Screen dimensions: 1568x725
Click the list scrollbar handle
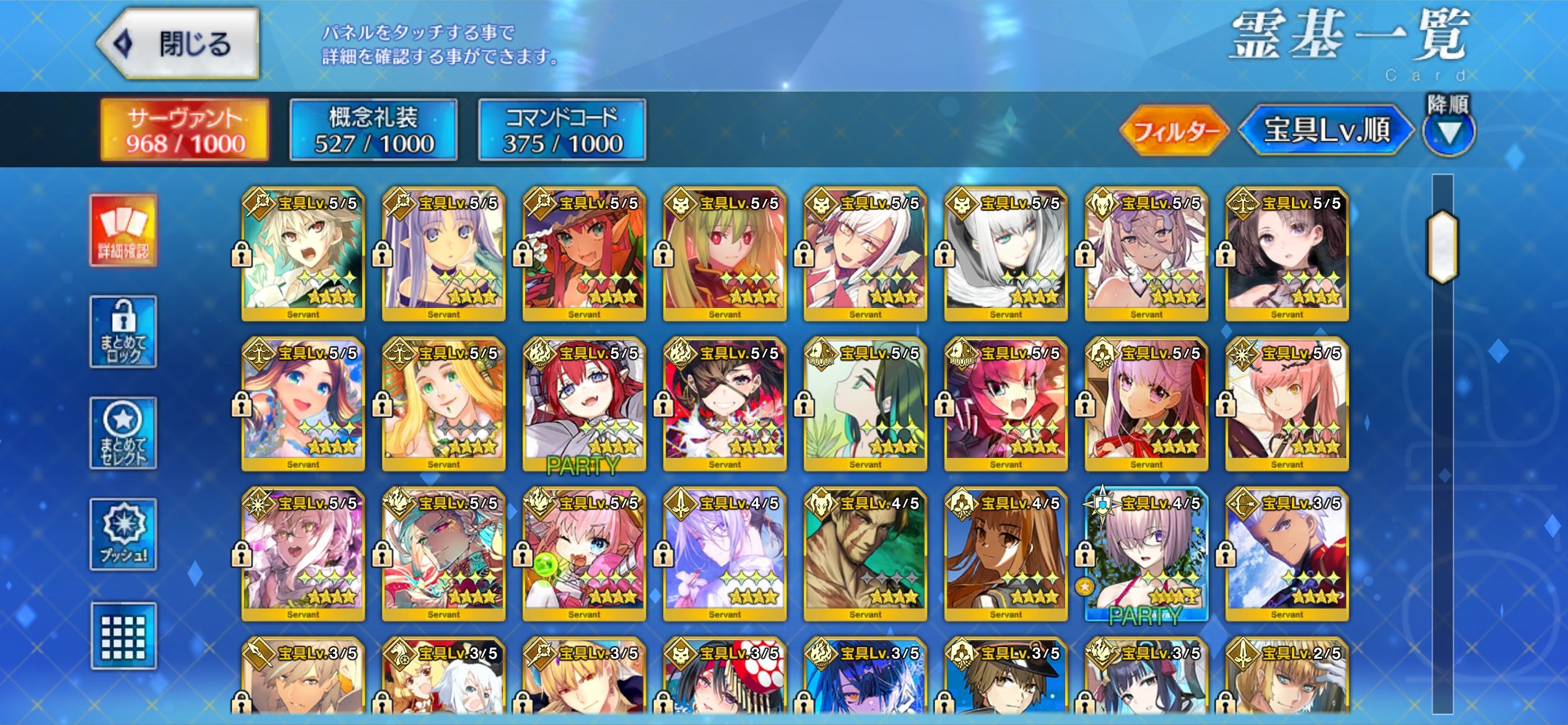(x=1442, y=247)
